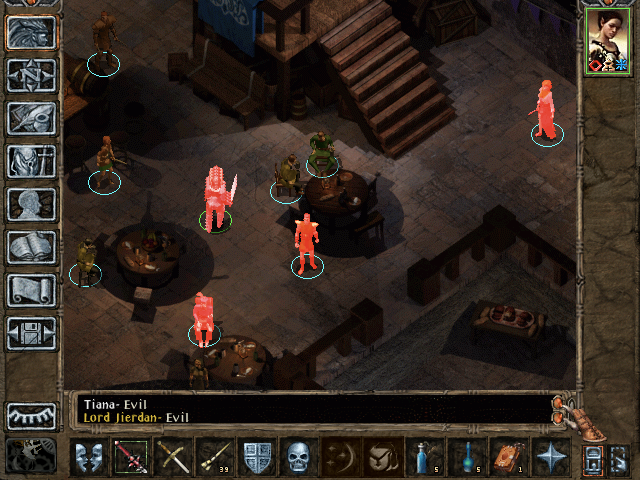The image size is (640, 480).
Task: Click the Return to Game sidebar button
Action: click(x=32, y=33)
